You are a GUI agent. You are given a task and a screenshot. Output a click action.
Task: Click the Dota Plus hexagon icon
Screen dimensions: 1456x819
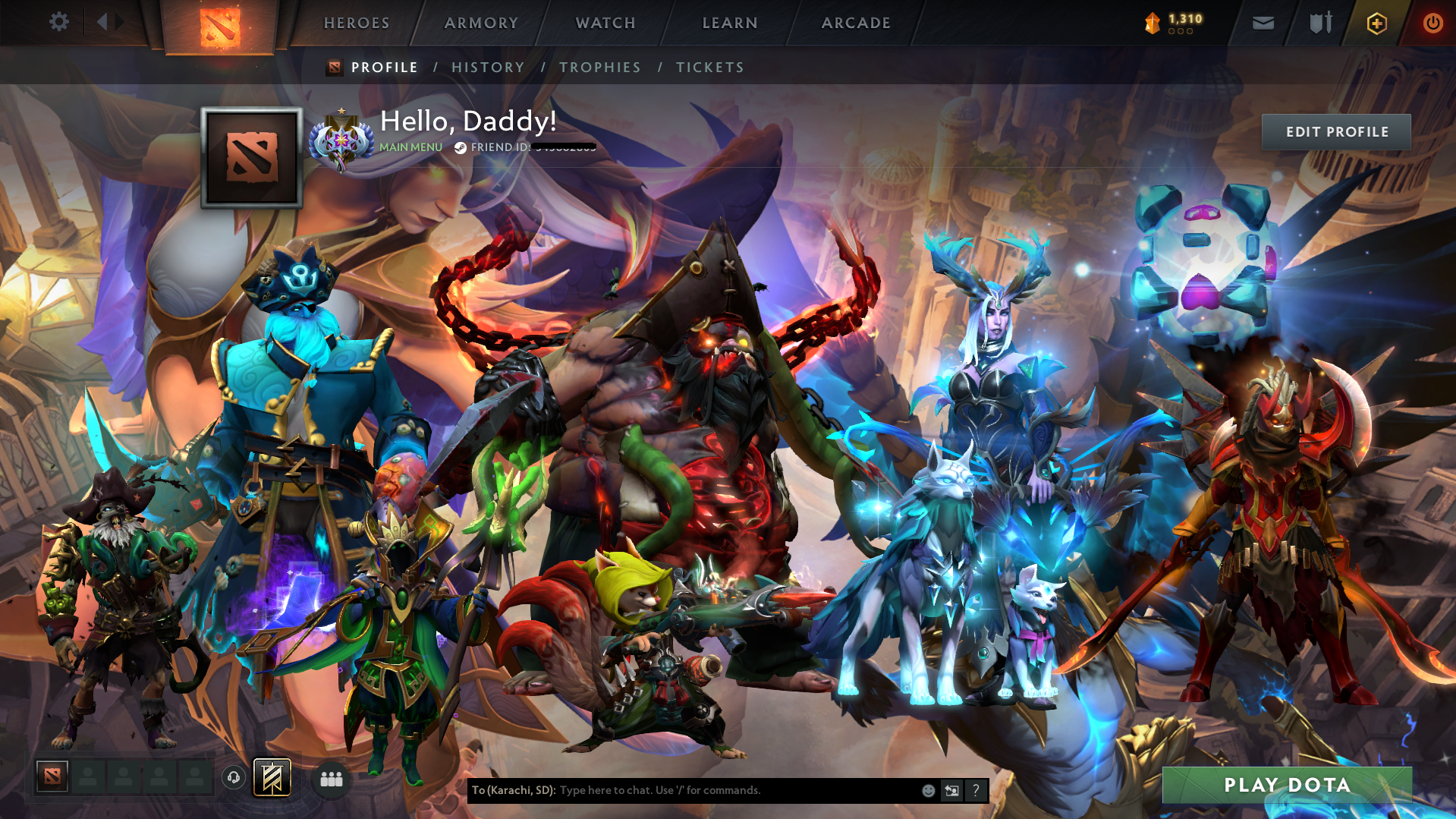(1375, 23)
